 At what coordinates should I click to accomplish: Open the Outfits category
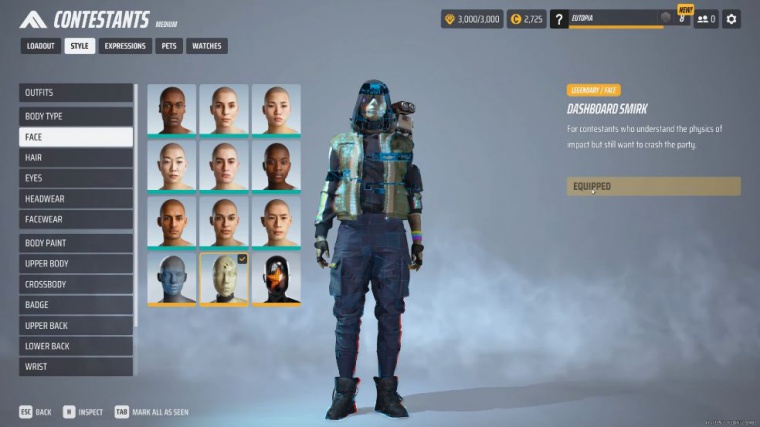76,93
